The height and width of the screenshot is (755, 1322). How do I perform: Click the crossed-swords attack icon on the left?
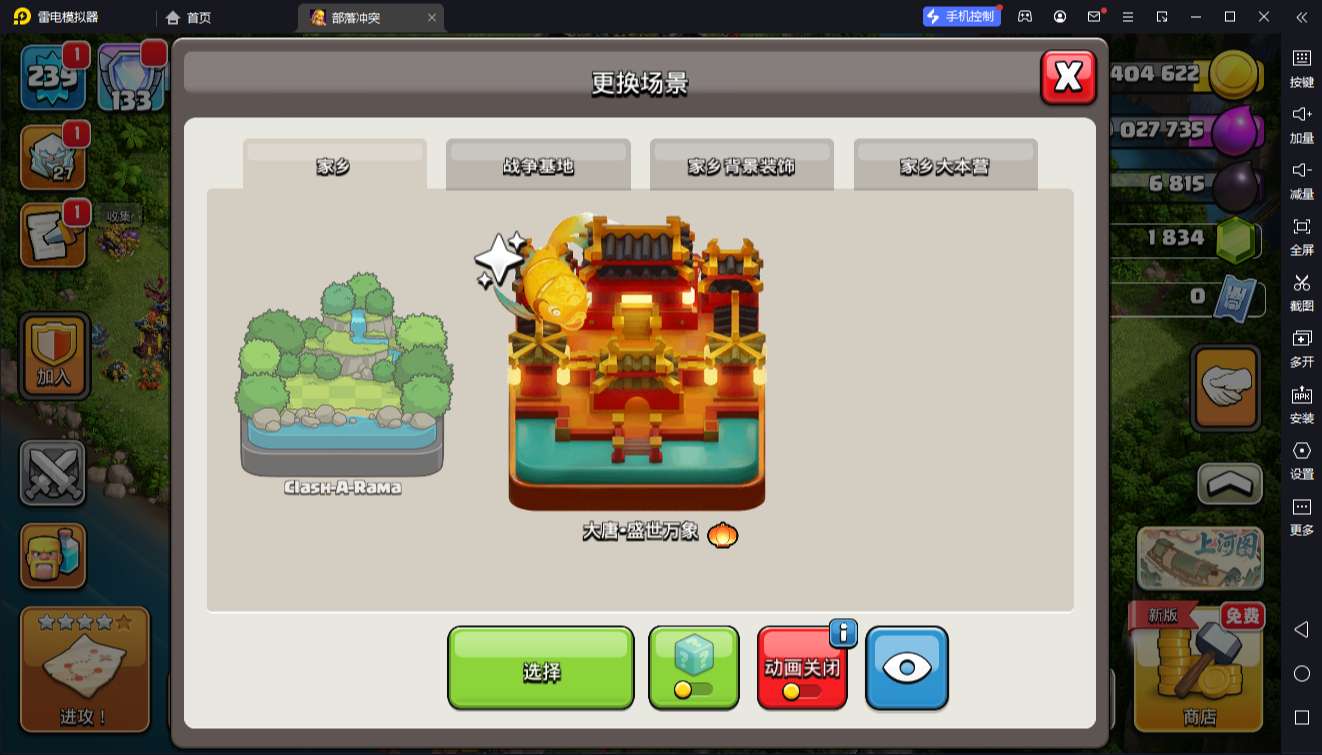click(x=52, y=470)
